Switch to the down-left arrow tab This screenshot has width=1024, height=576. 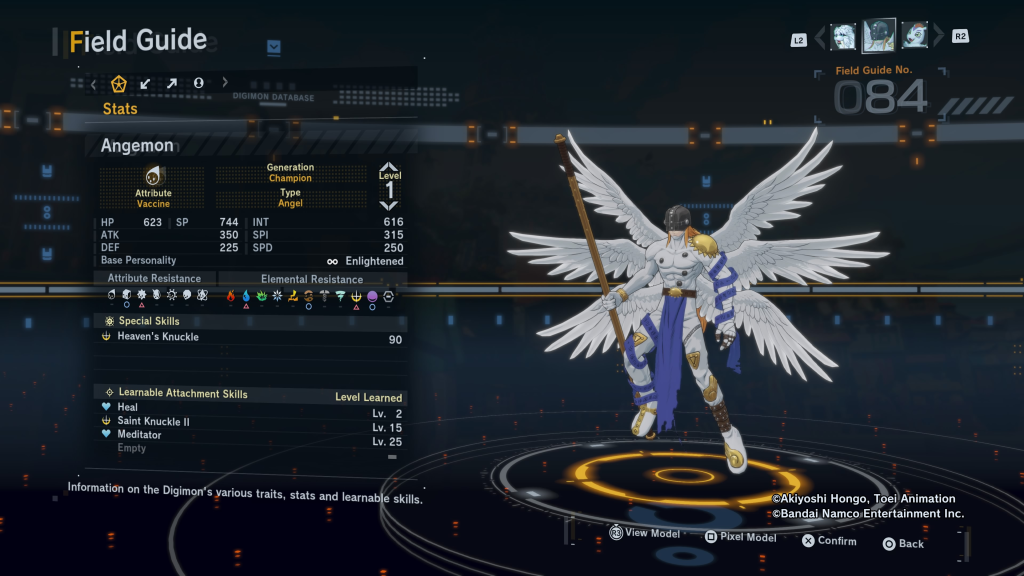pos(145,83)
